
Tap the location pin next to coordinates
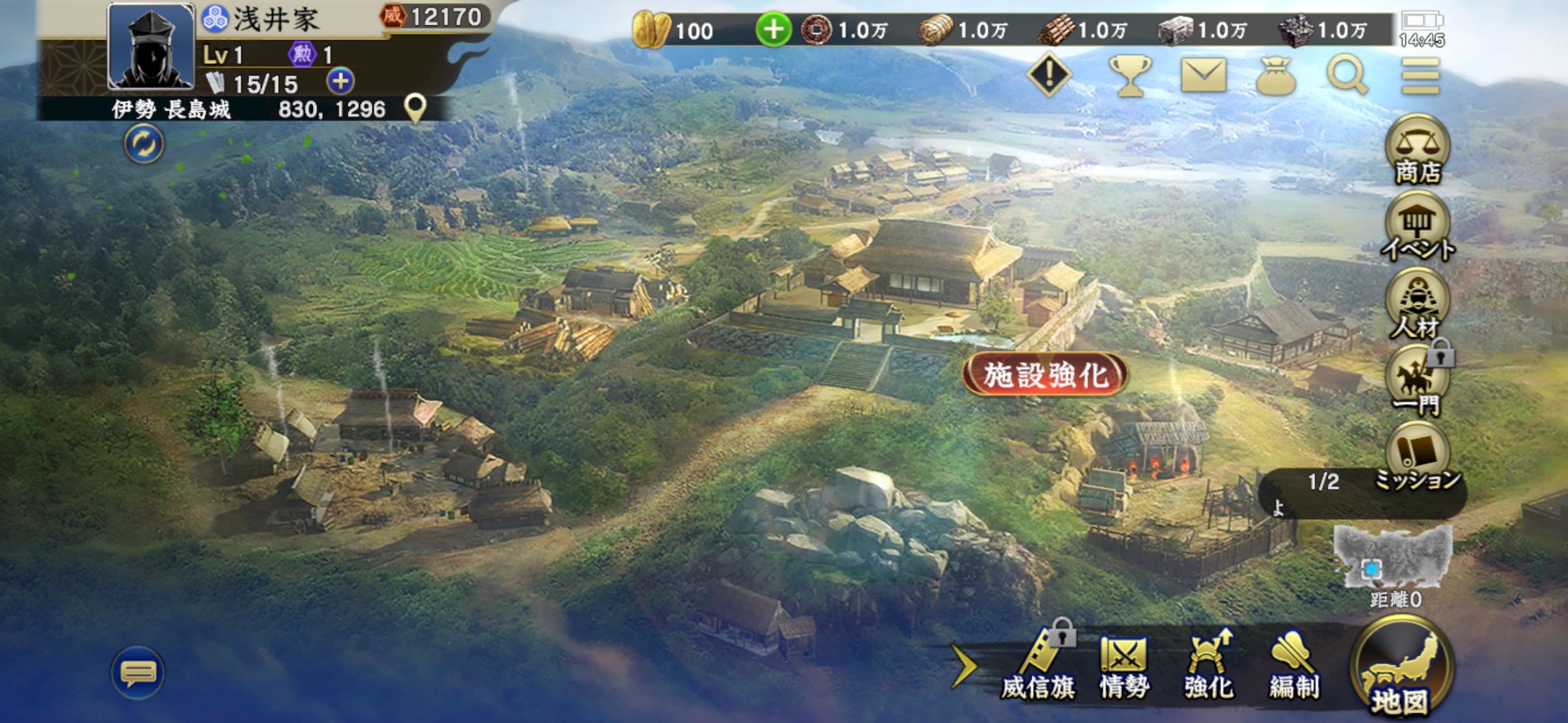(x=414, y=108)
